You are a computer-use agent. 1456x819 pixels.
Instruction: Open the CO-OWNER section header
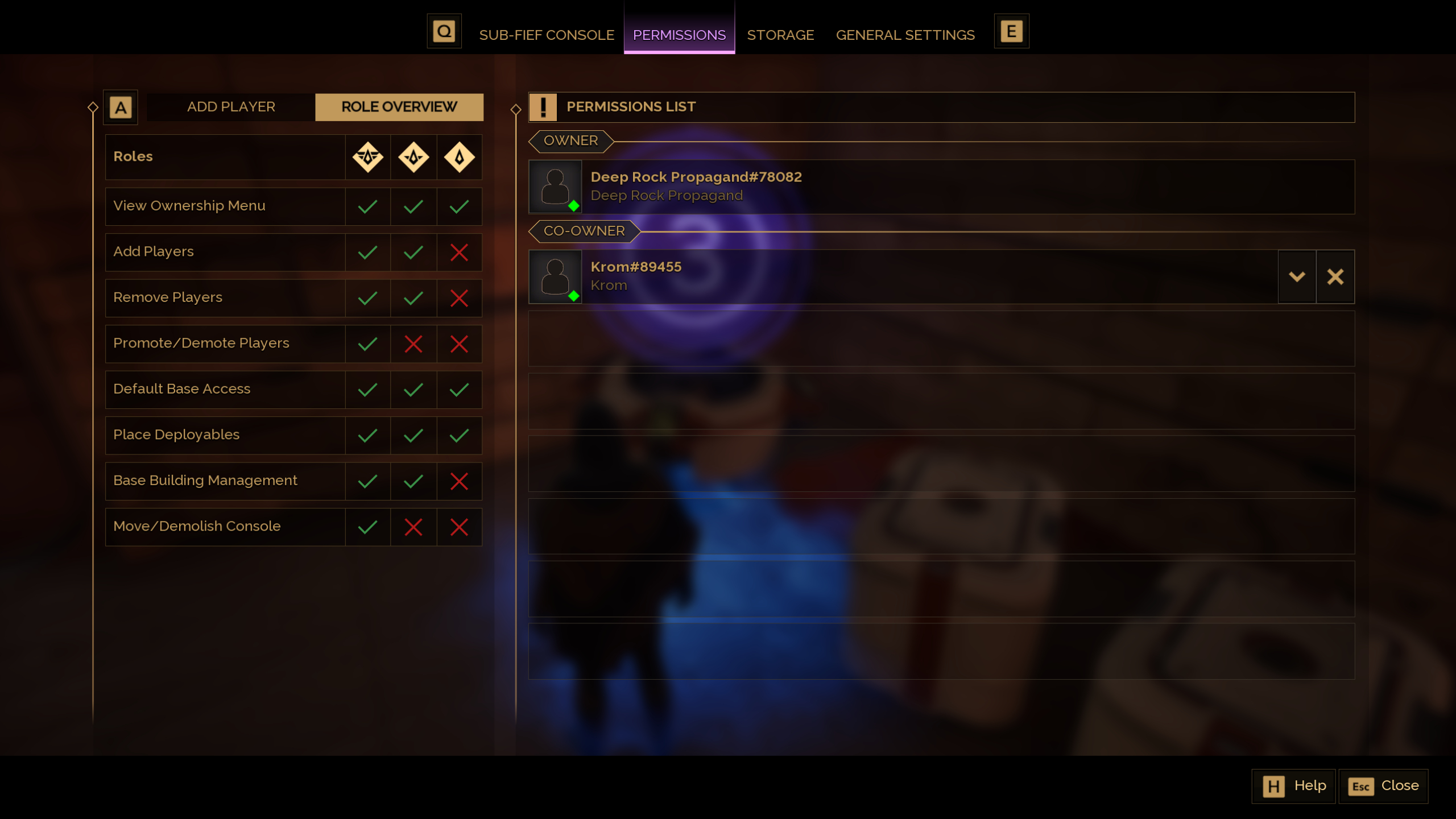[582, 231]
